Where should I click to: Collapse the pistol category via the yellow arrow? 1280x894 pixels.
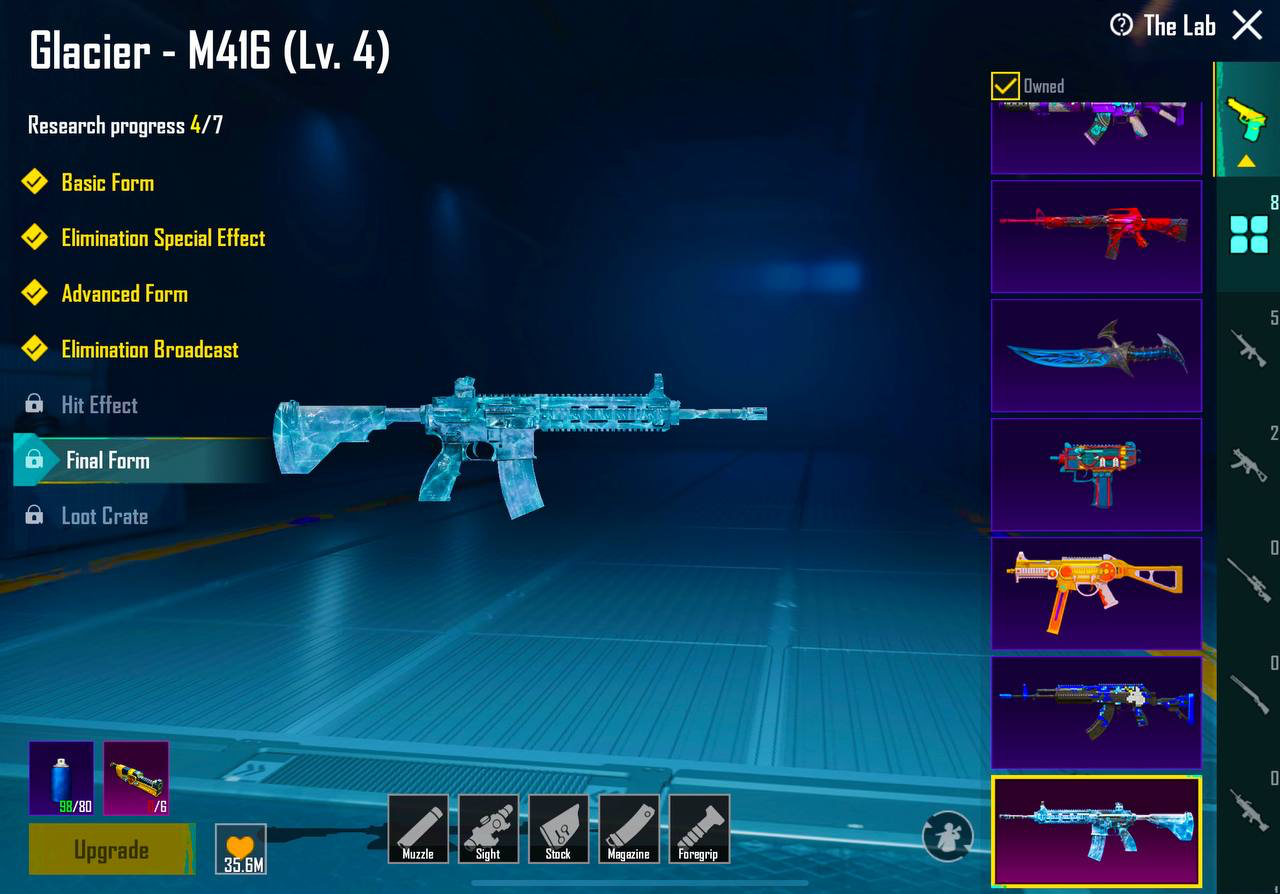(x=1245, y=160)
